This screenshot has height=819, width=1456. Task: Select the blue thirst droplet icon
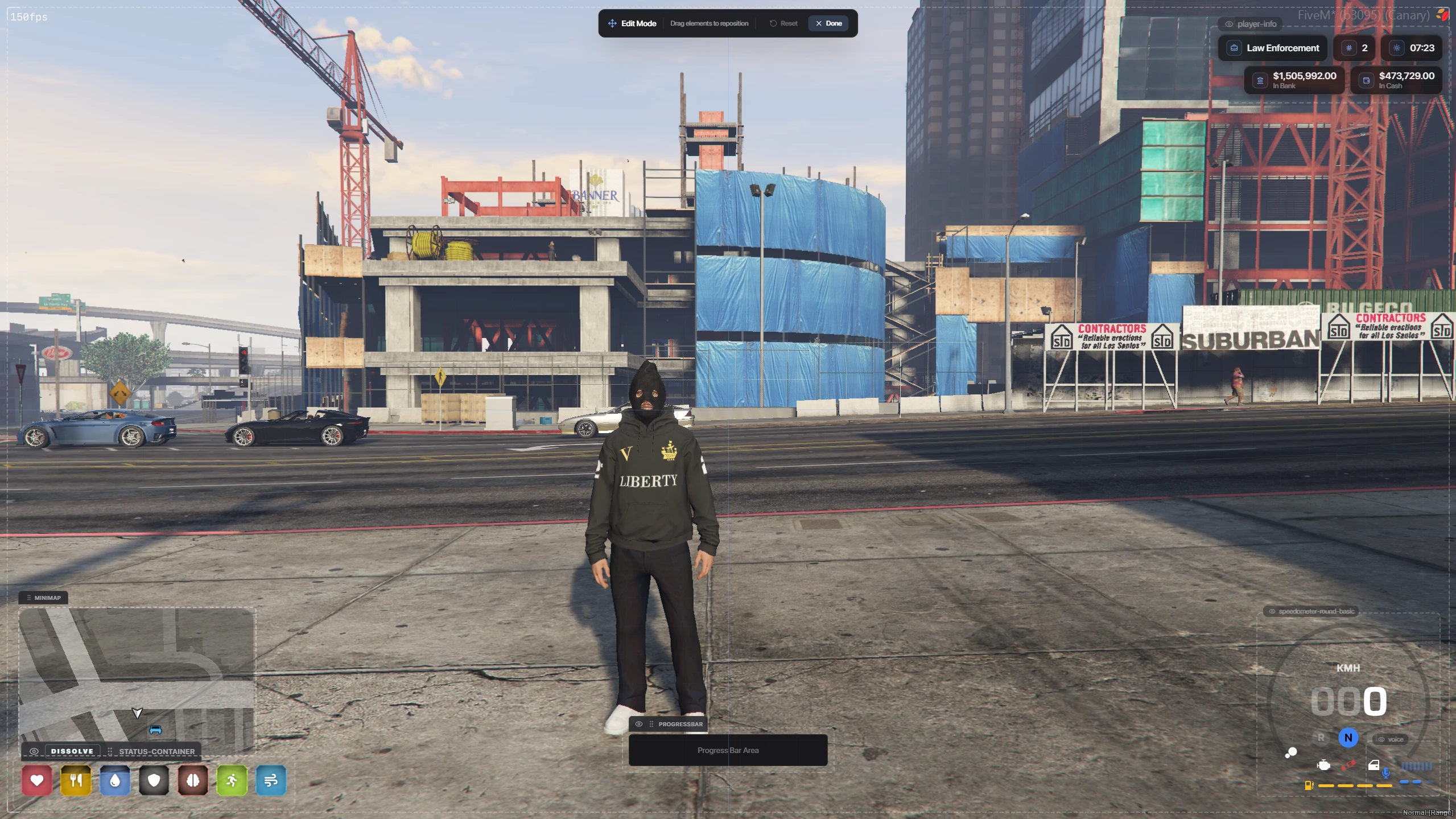pyautogui.click(x=116, y=780)
